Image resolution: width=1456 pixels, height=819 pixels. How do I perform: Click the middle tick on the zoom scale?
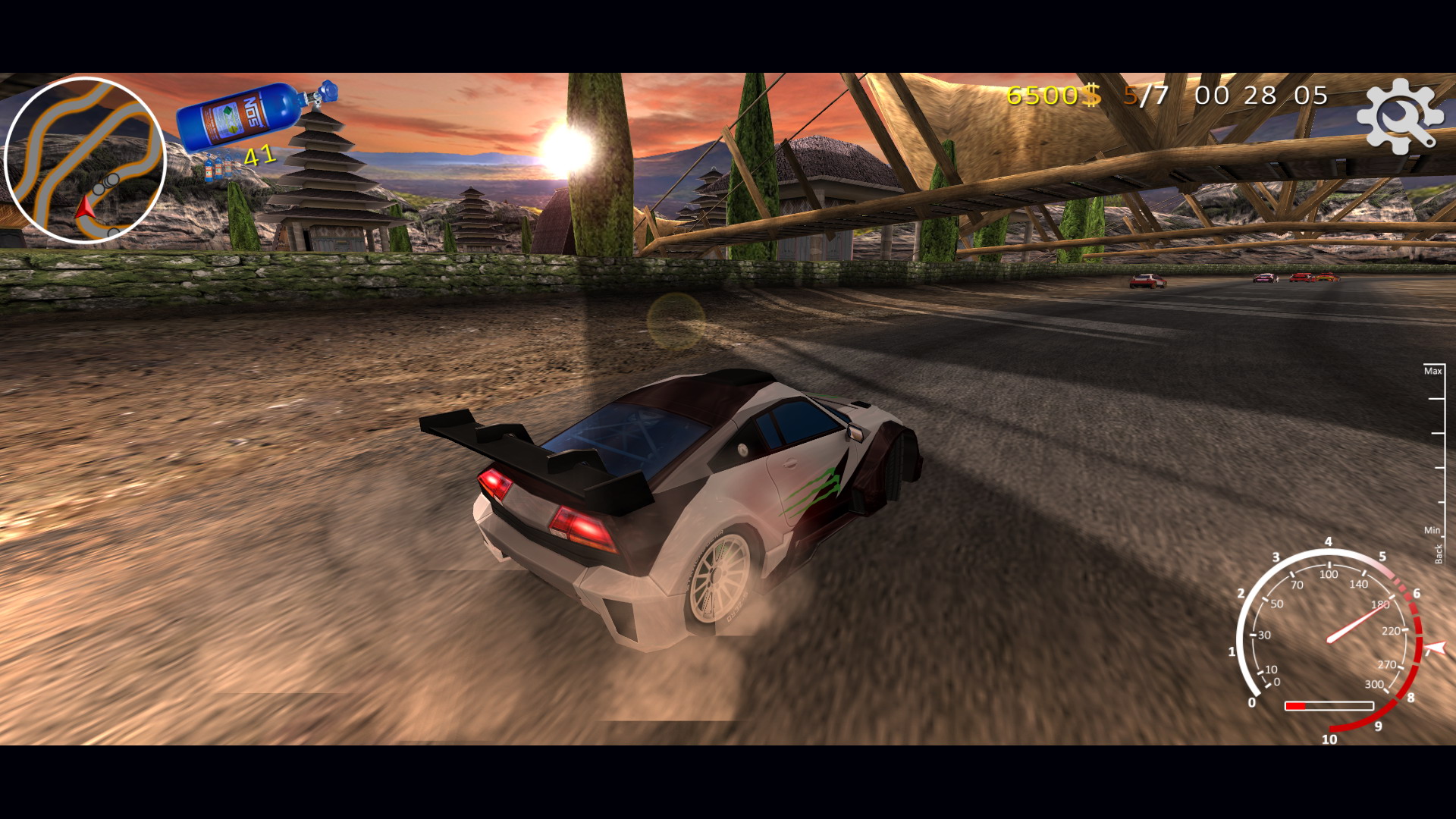point(1438,432)
